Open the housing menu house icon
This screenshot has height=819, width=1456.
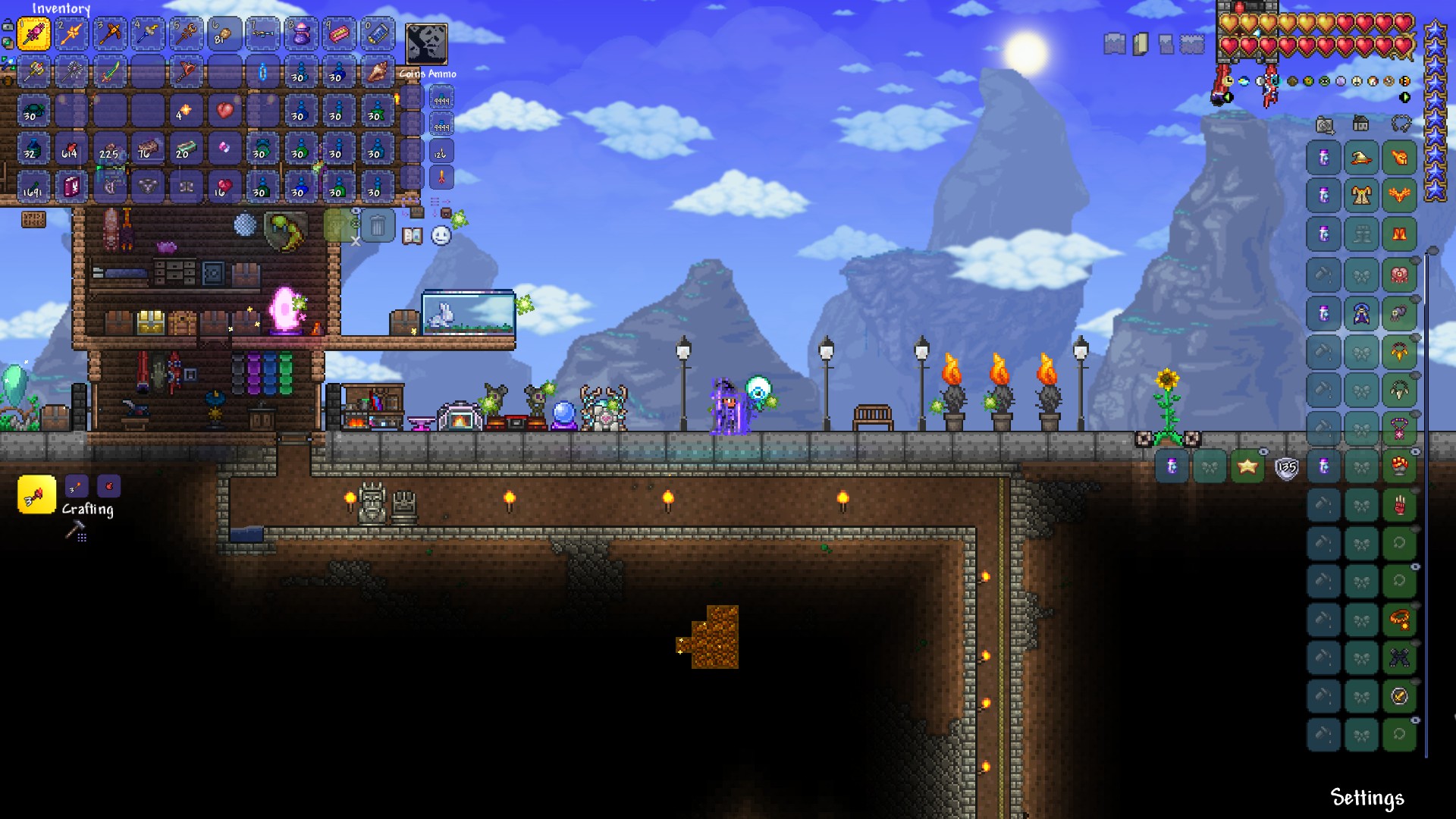coord(1361,124)
